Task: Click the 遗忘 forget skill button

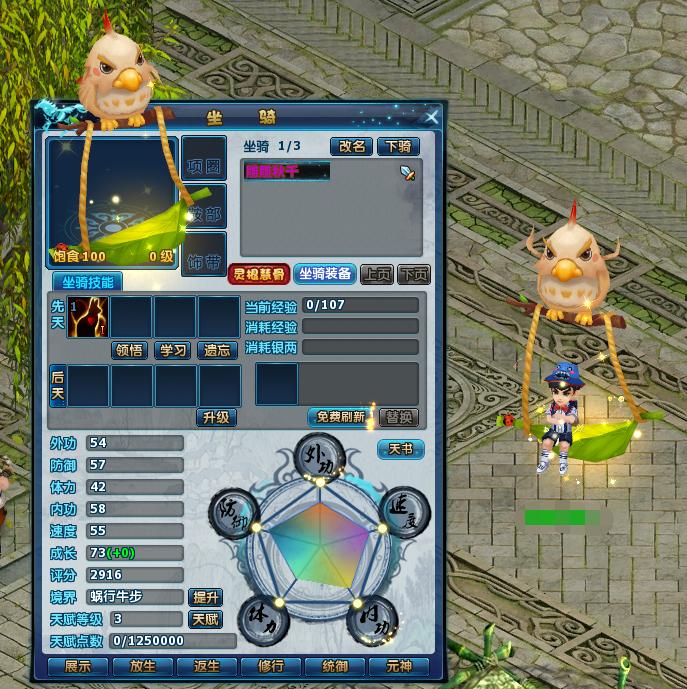Action: 217,350
